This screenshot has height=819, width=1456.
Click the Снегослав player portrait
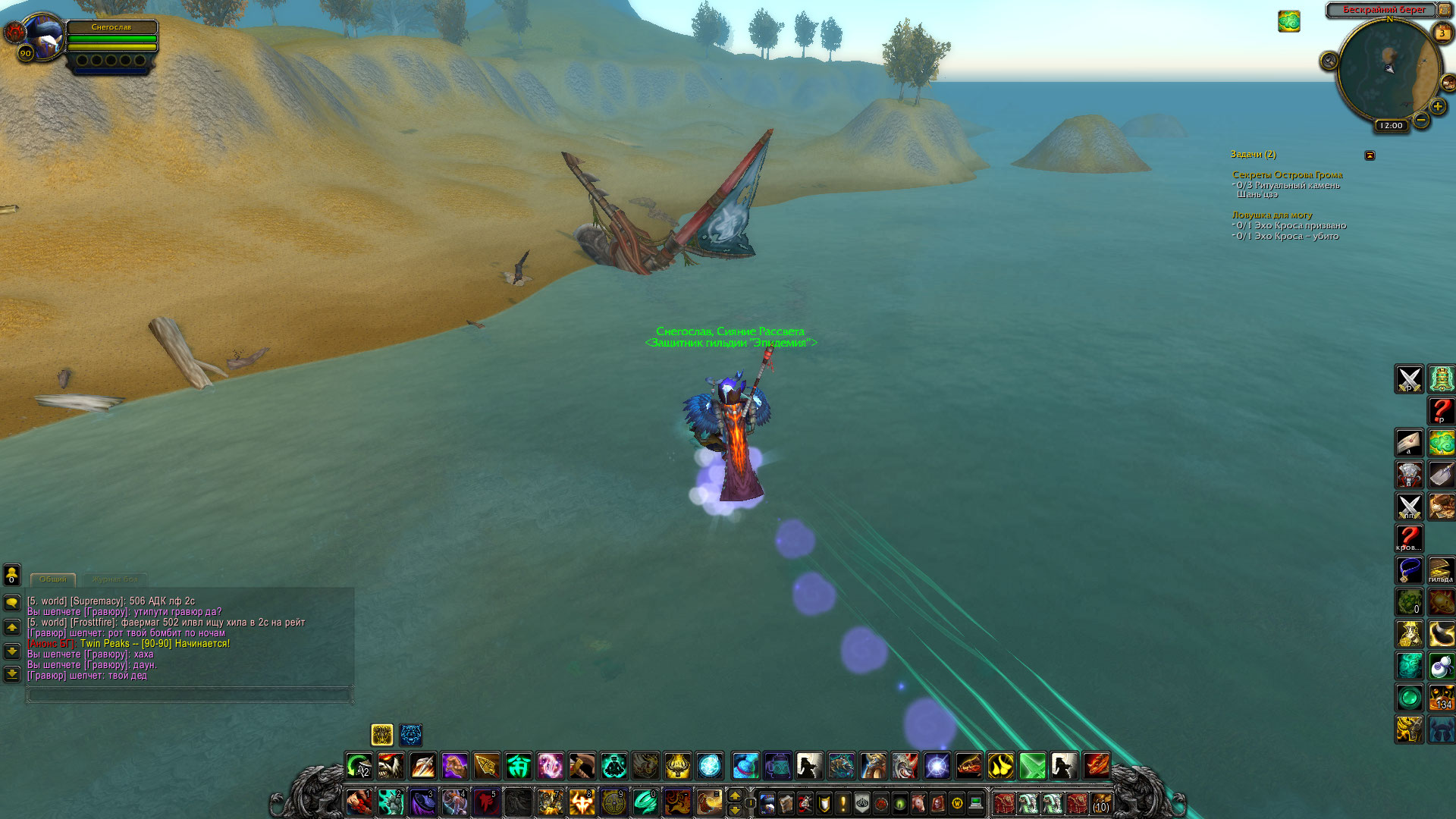tap(43, 35)
